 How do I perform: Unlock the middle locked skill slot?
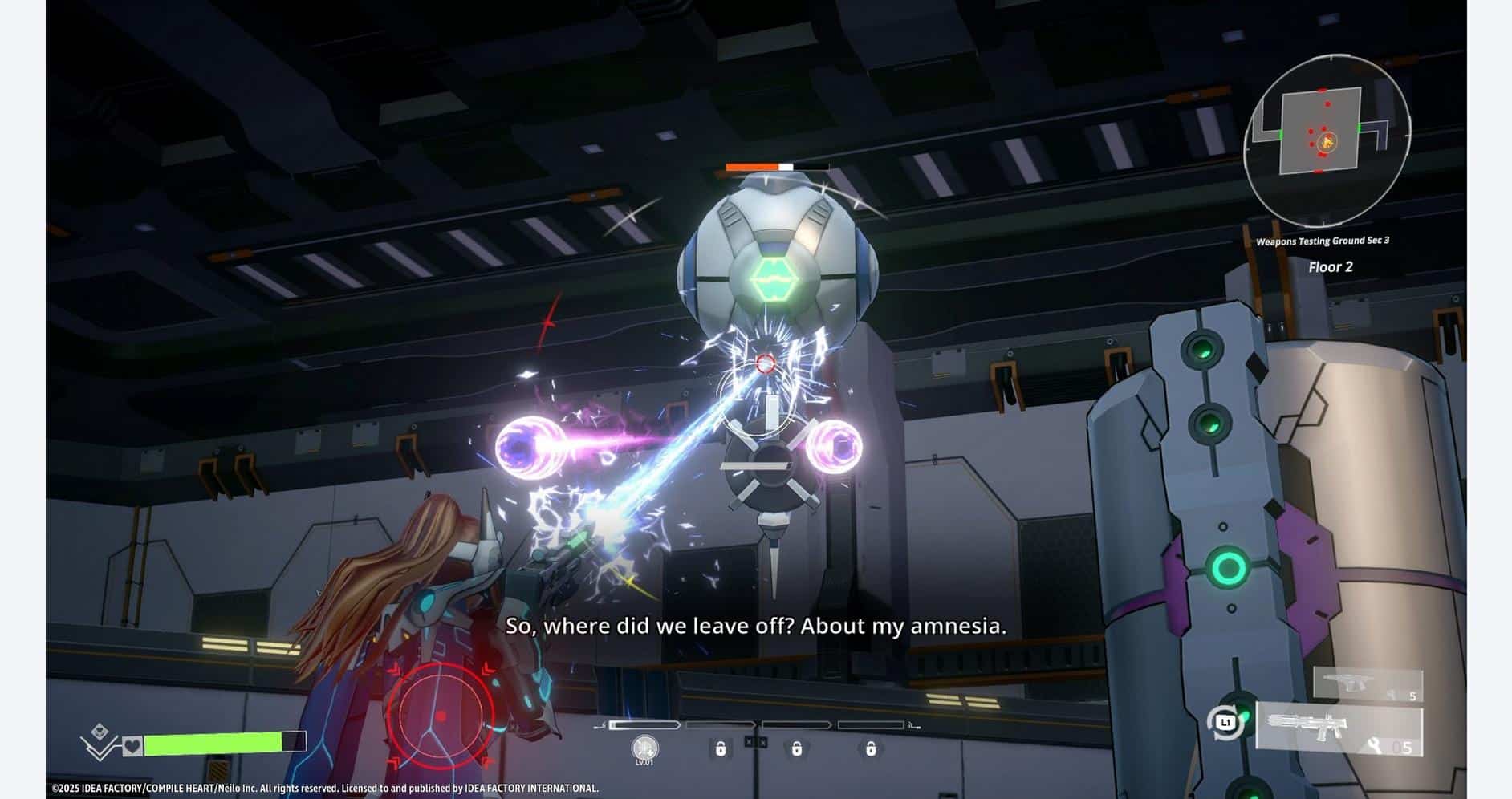point(797,749)
